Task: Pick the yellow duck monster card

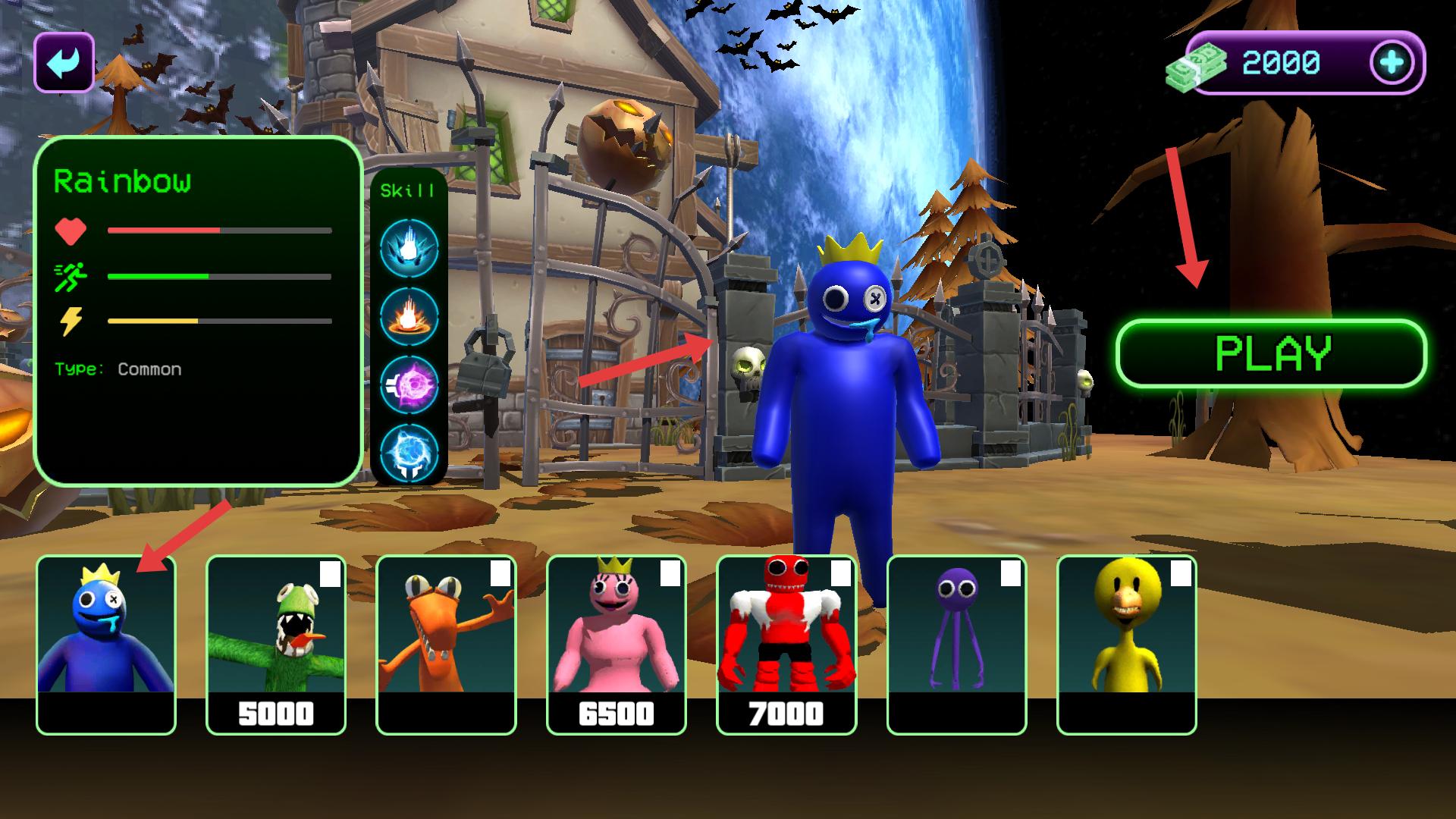Action: coord(1126,645)
